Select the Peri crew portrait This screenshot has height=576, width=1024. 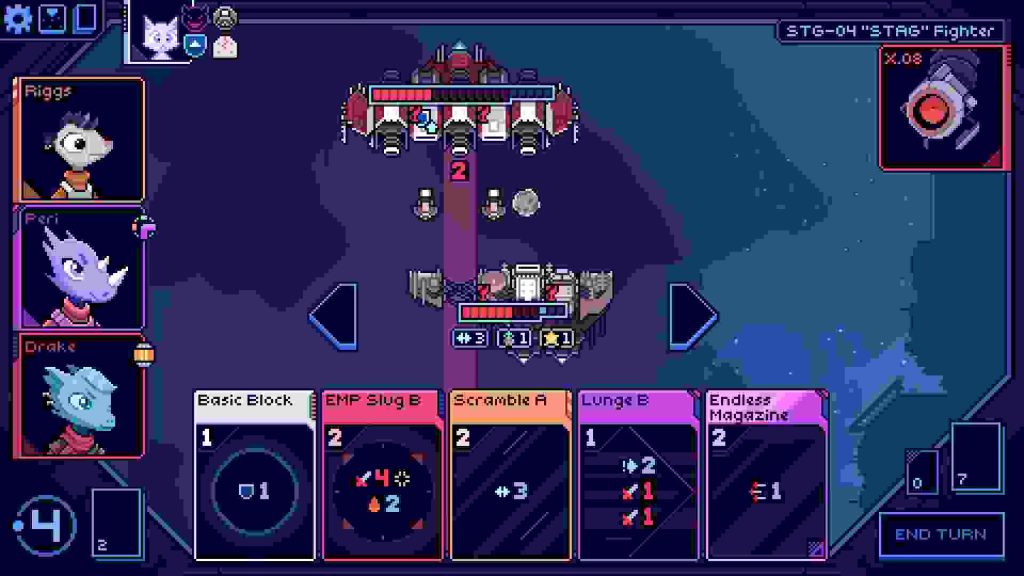(80, 268)
